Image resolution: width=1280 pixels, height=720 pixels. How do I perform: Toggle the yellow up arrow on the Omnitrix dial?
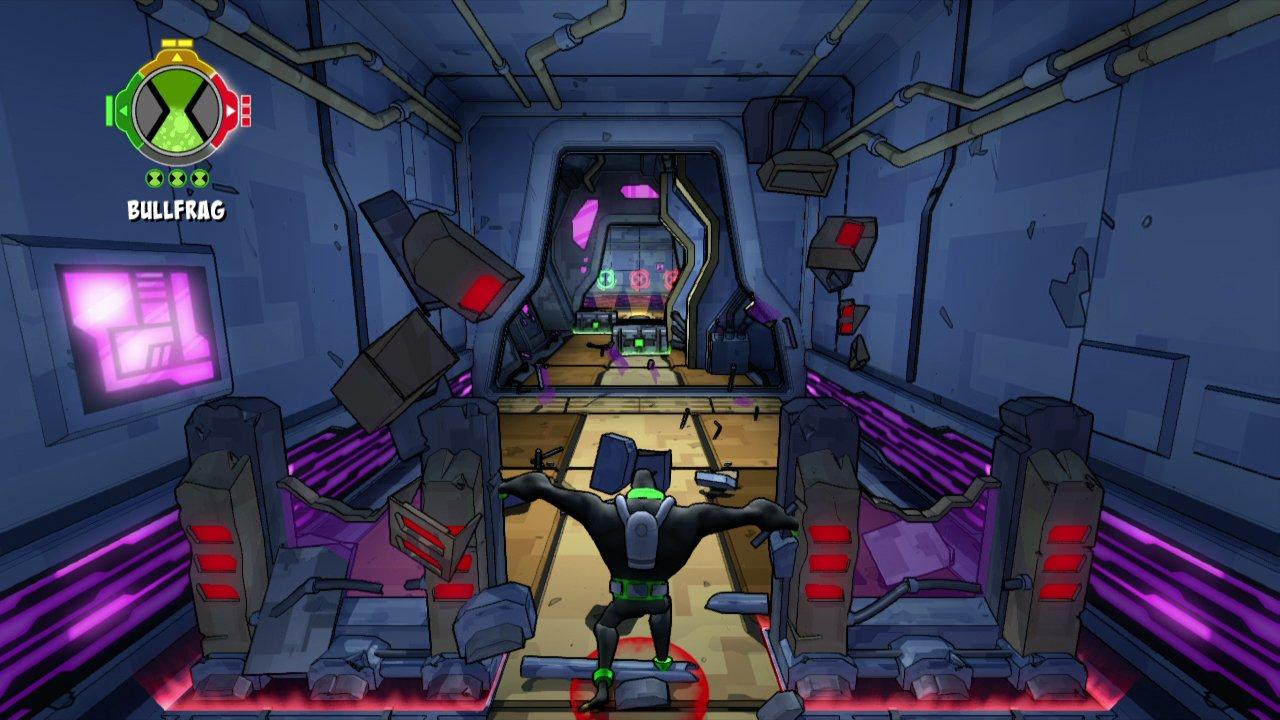[176, 57]
